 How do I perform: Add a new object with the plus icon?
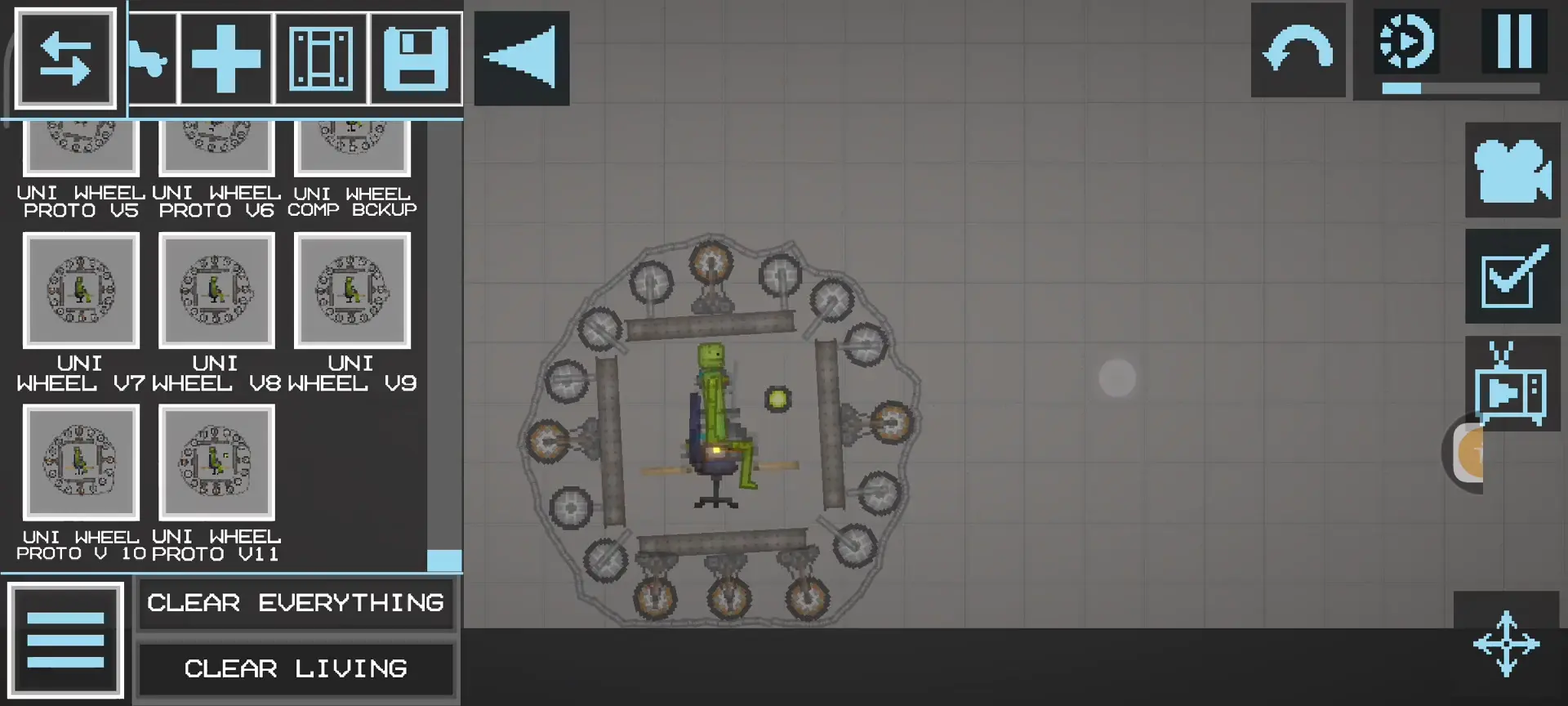tap(226, 58)
